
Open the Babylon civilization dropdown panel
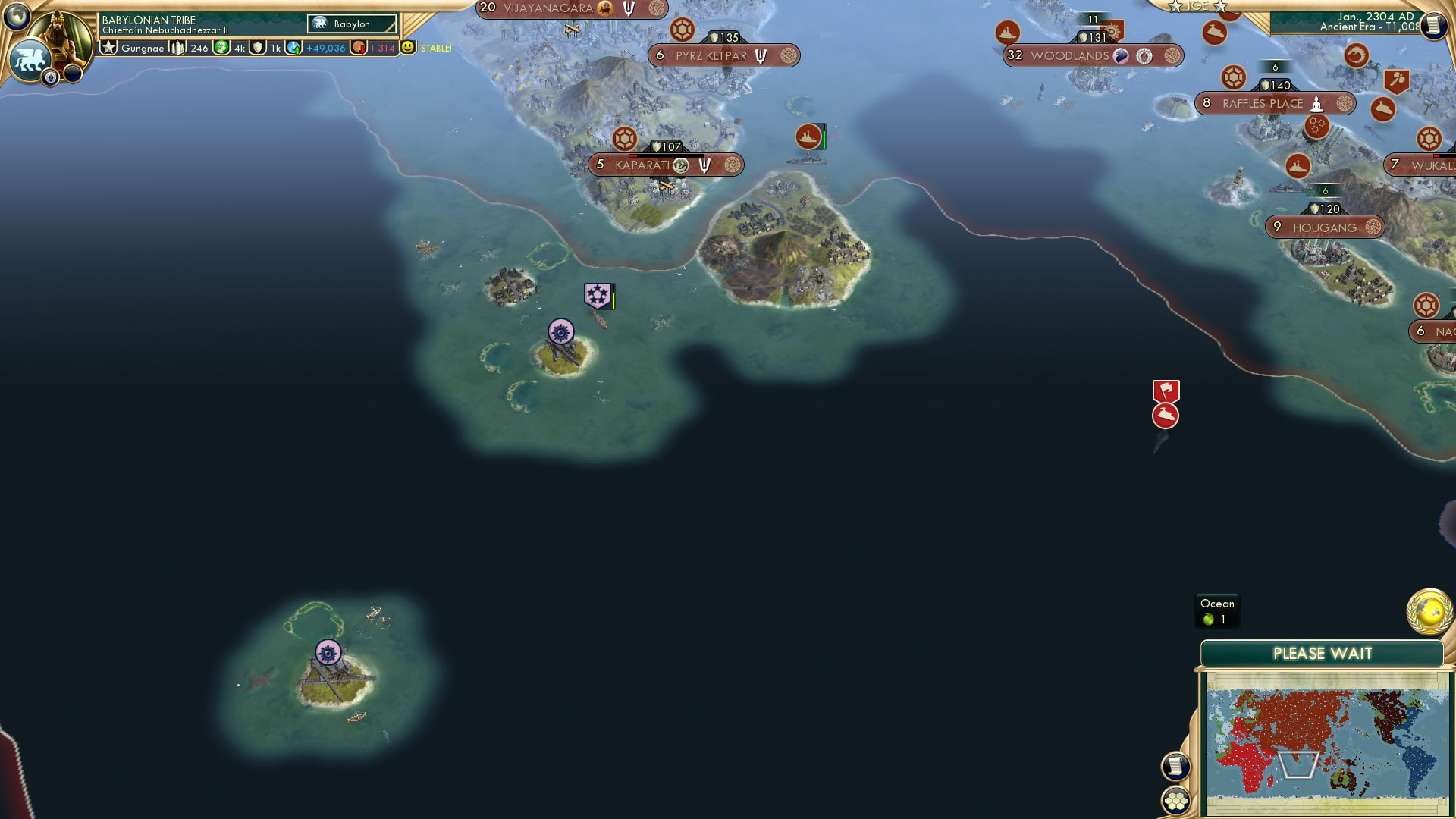tap(351, 24)
